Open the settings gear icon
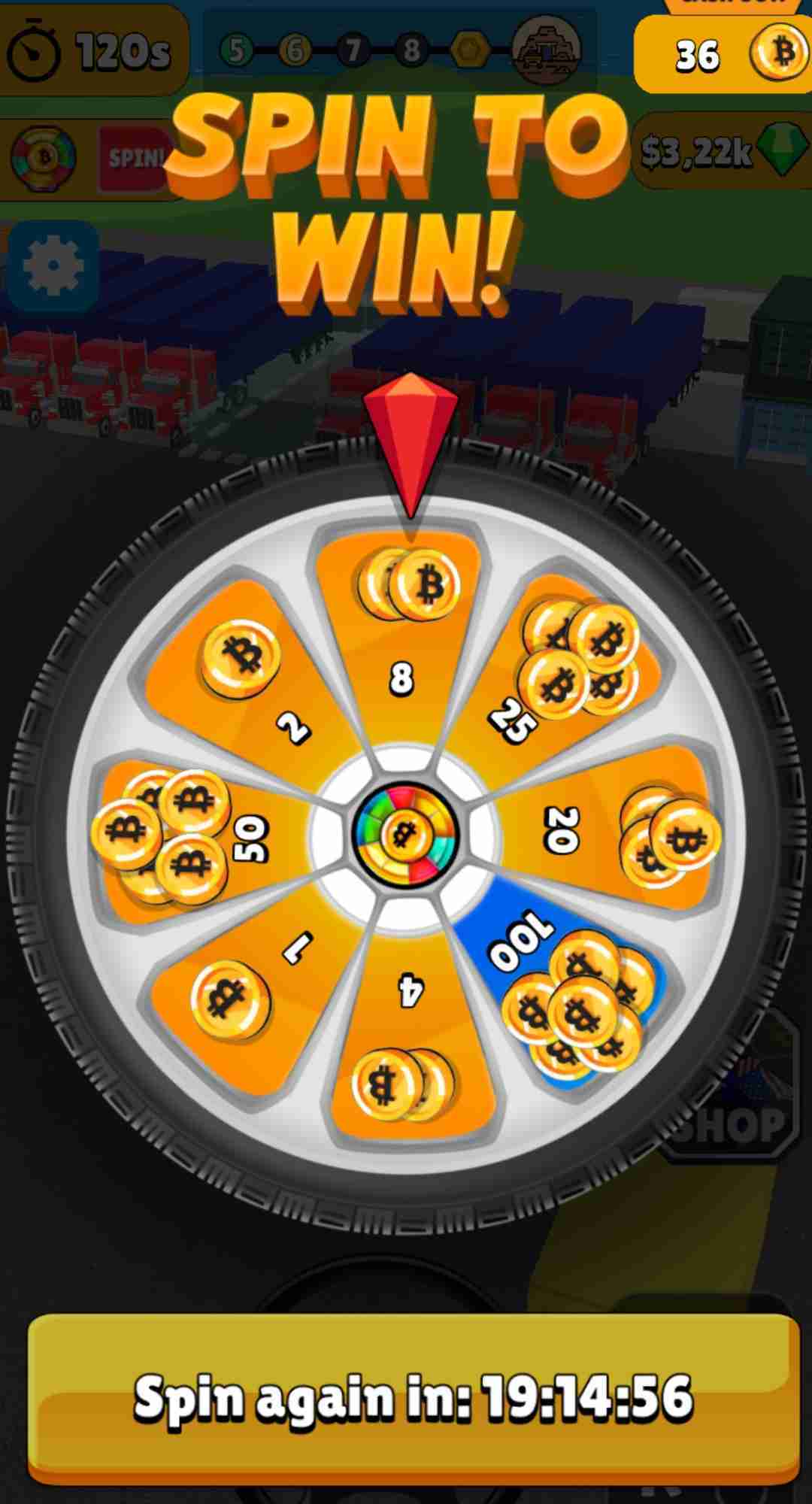Screen dimensions: 812x1504 point(53,267)
